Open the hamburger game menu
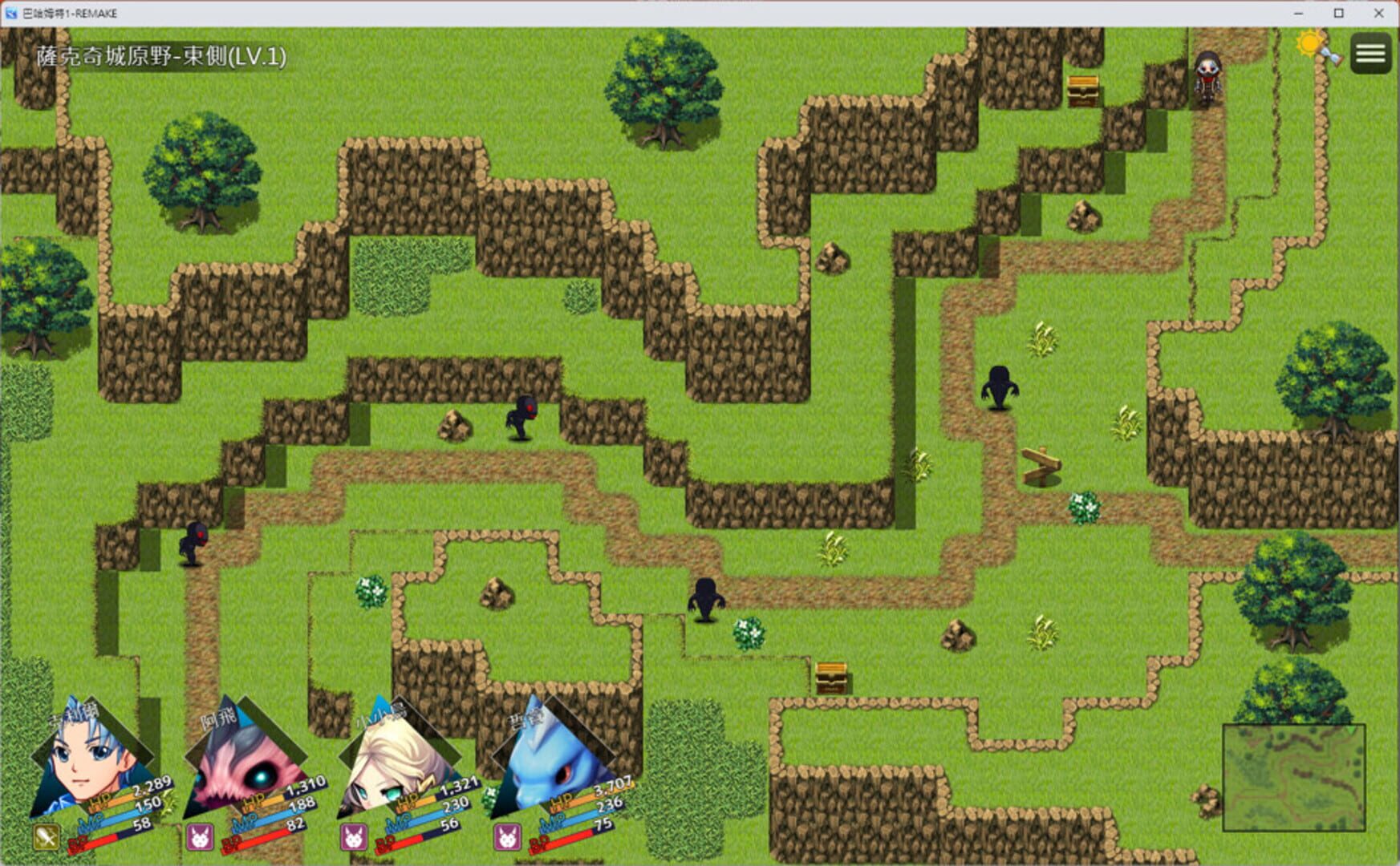This screenshot has width=1400, height=866. click(1370, 54)
